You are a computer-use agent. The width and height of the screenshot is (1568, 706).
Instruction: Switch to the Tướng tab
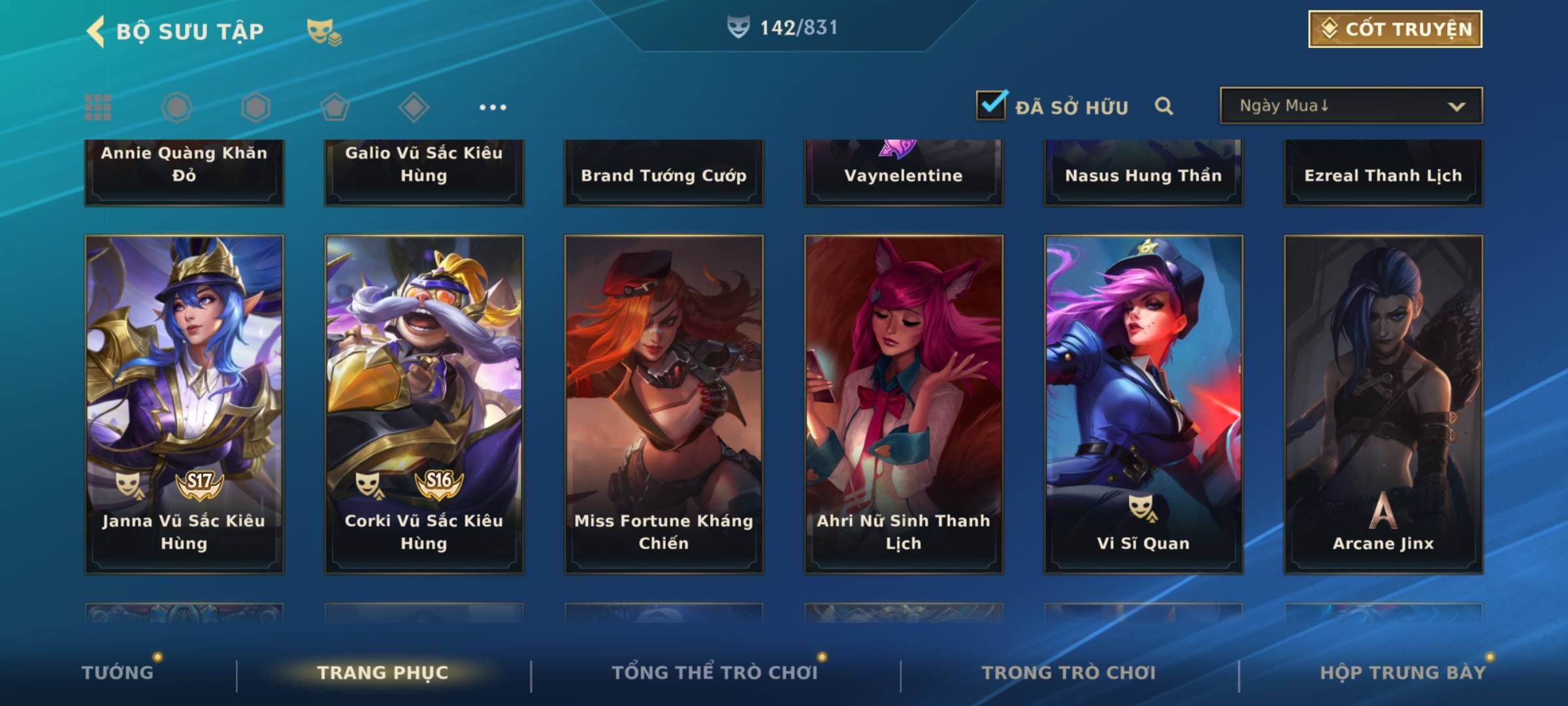click(118, 673)
